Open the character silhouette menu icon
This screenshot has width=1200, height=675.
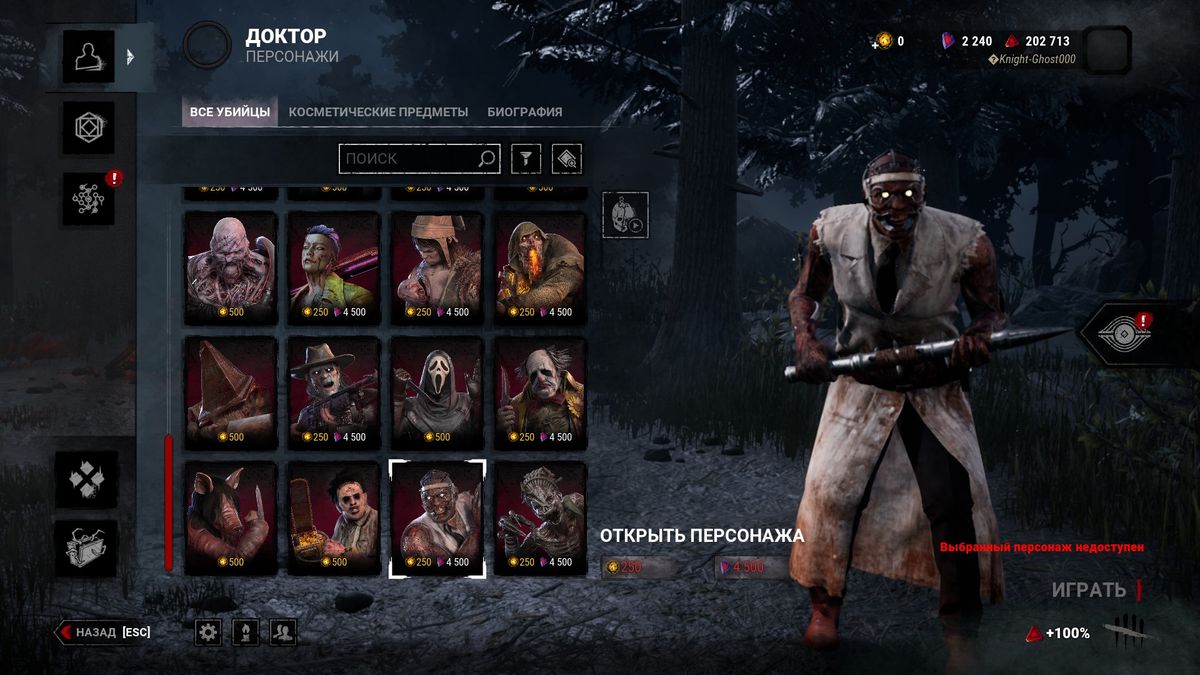(x=89, y=56)
